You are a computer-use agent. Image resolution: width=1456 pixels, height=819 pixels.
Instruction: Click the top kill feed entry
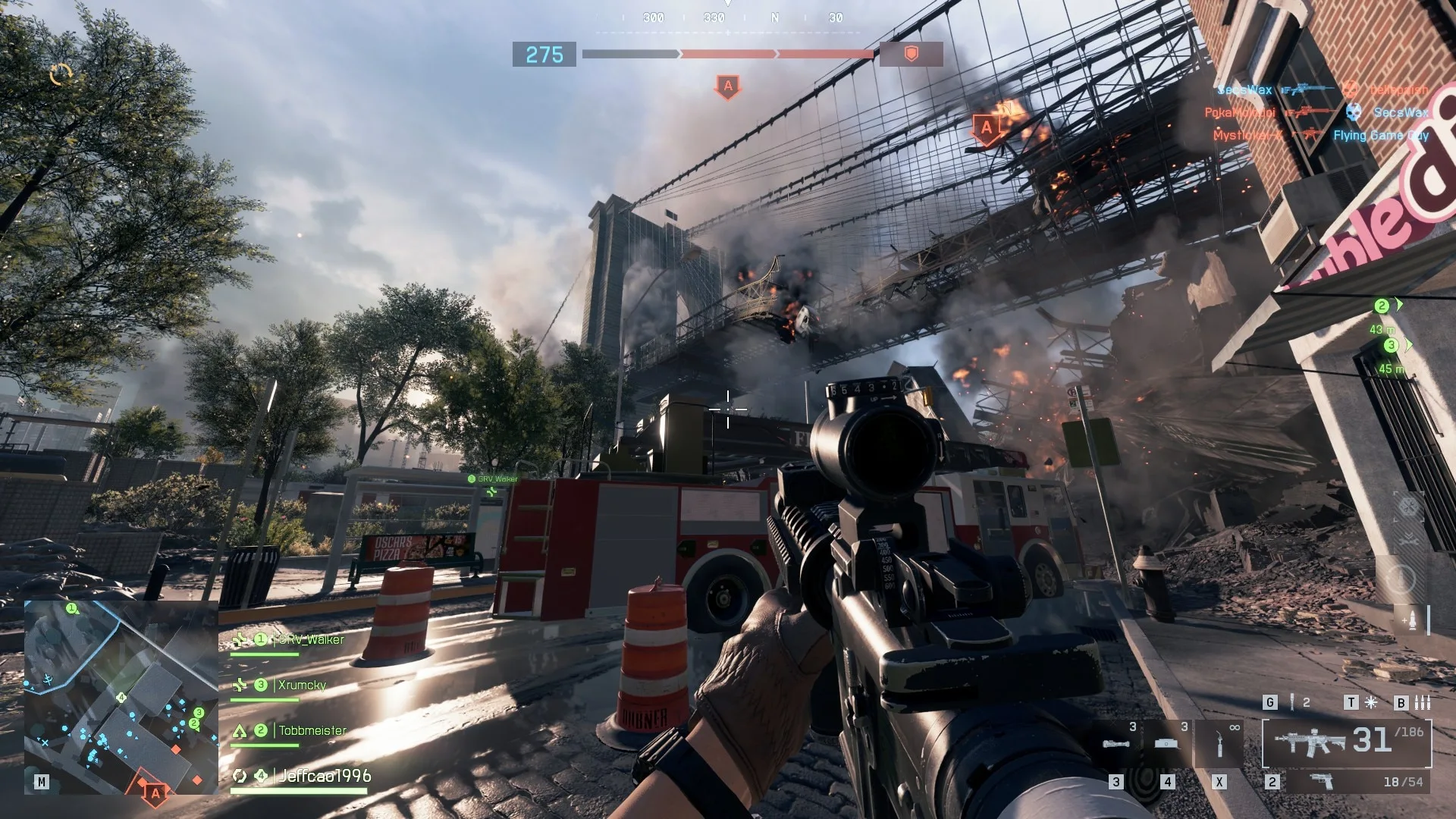[1323, 89]
